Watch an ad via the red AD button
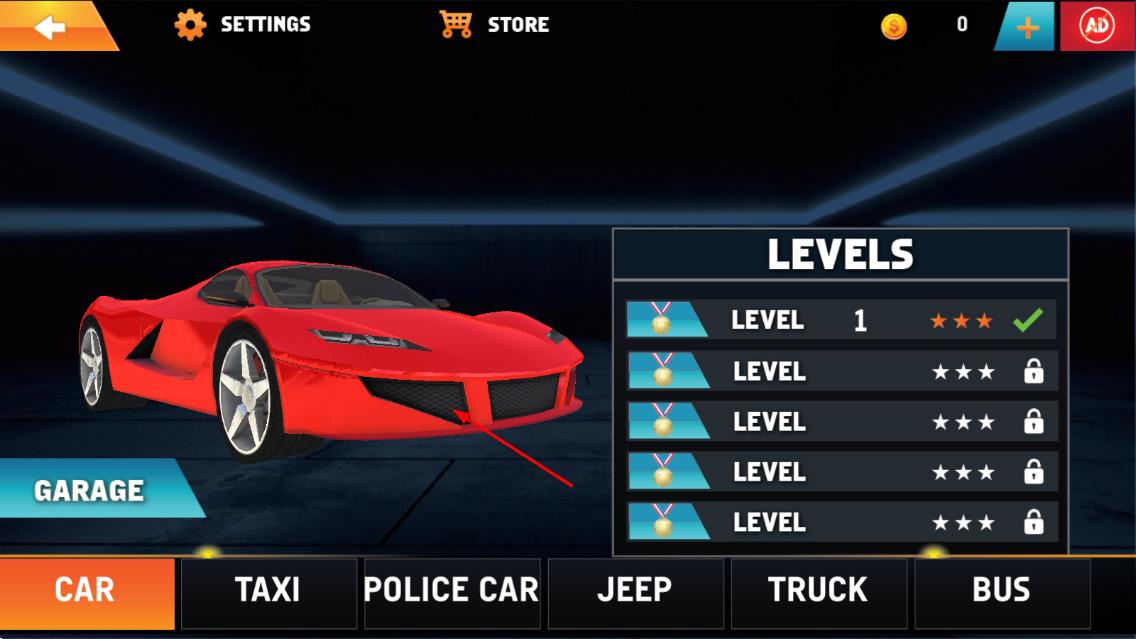This screenshot has width=1136, height=639. point(1097,27)
